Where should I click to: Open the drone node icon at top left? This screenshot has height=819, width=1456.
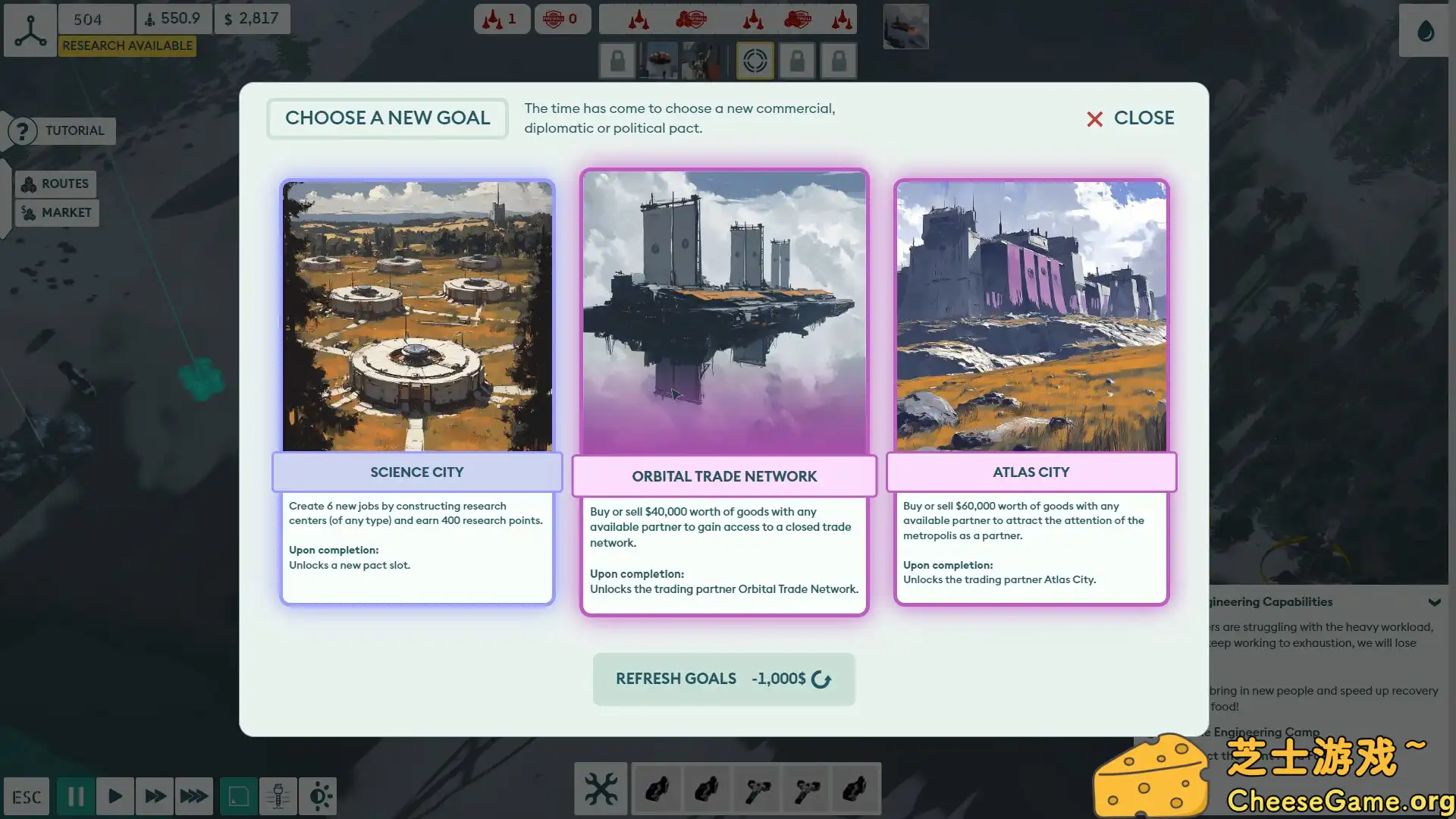pos(30,30)
